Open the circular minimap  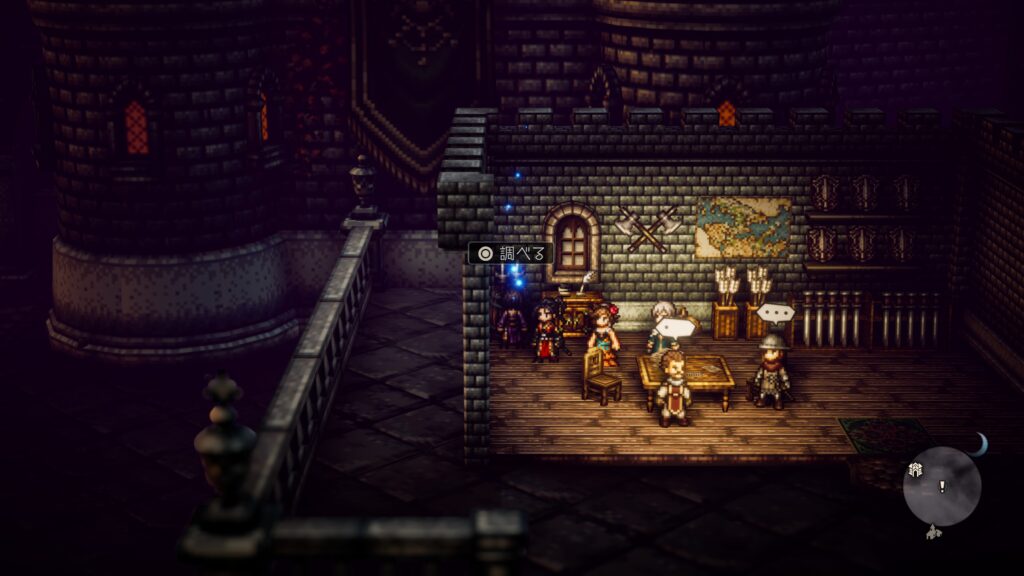coord(941,487)
